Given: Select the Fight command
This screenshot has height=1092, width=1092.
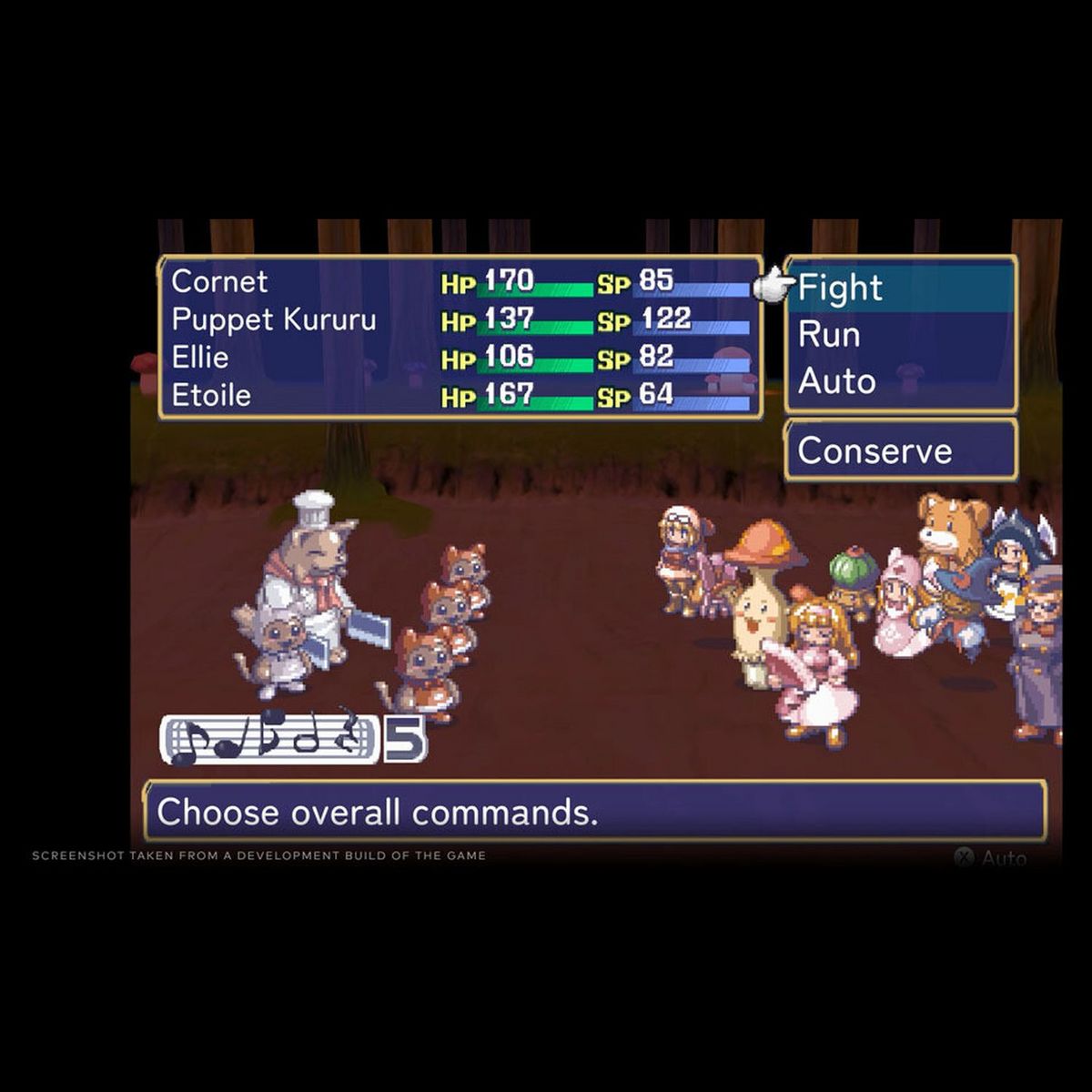Looking at the screenshot, I should tap(840, 288).
